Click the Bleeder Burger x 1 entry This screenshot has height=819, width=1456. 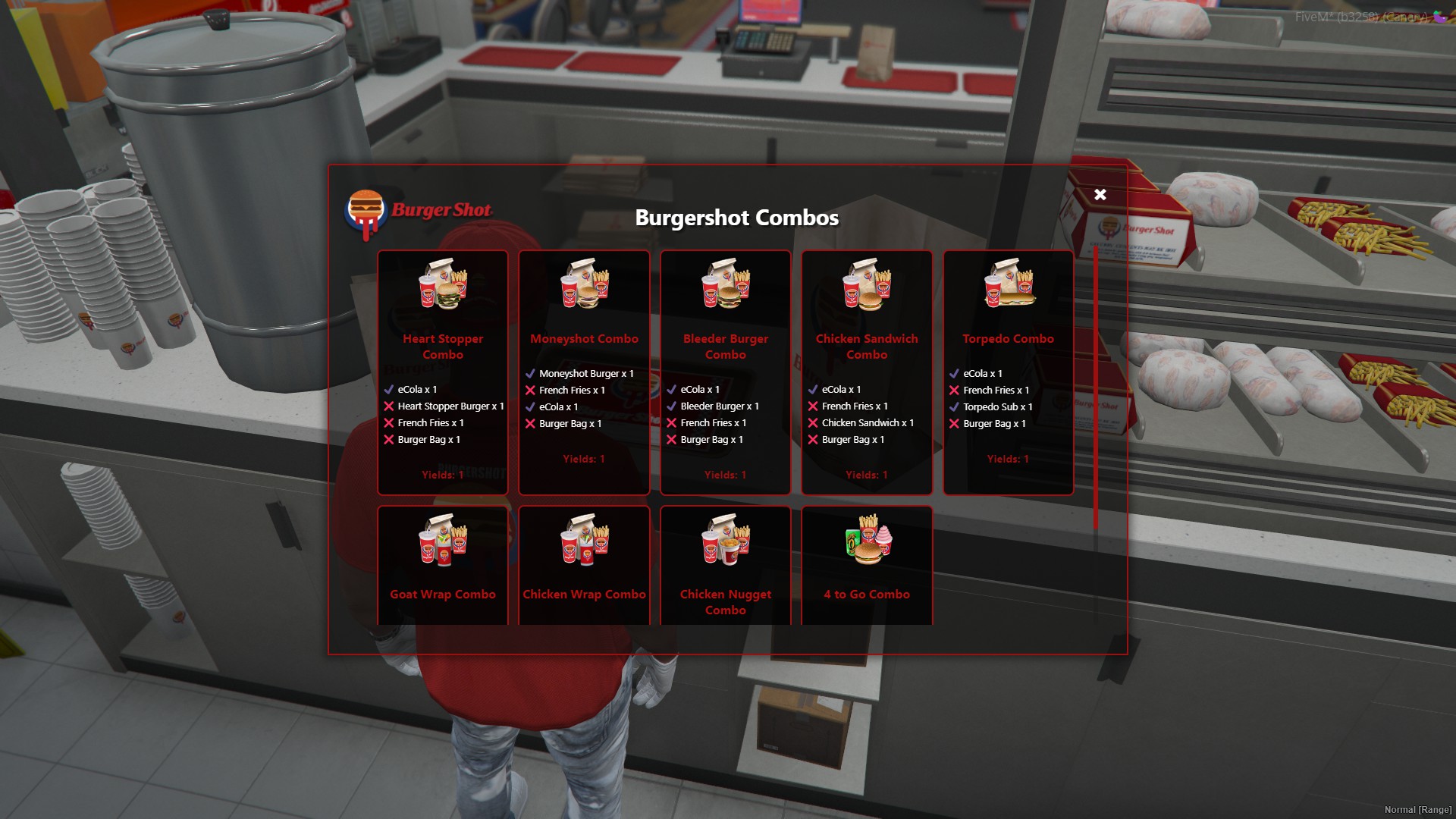(x=719, y=406)
